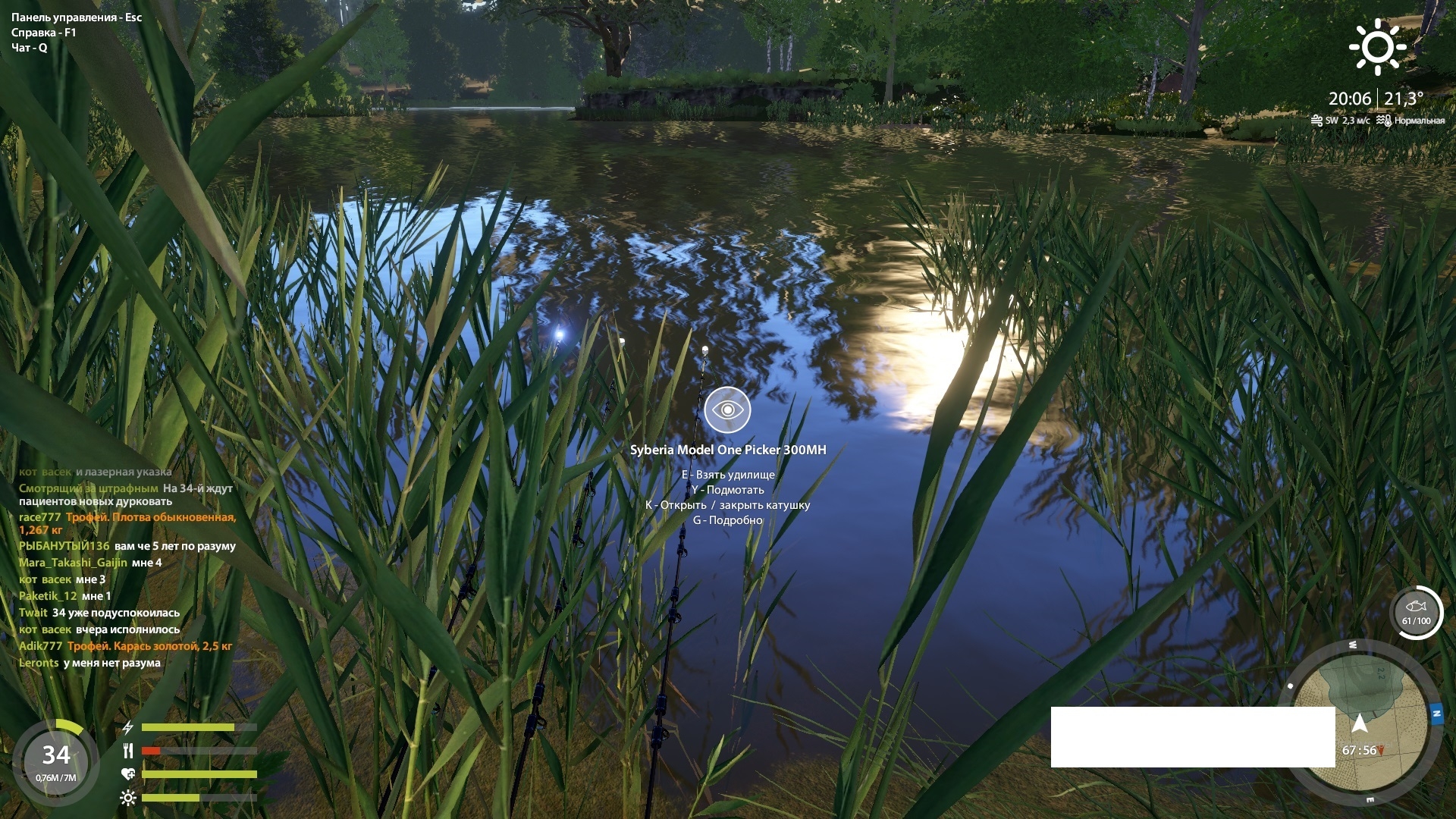Click the red arrow marker below the timer

pyautogui.click(x=1381, y=751)
